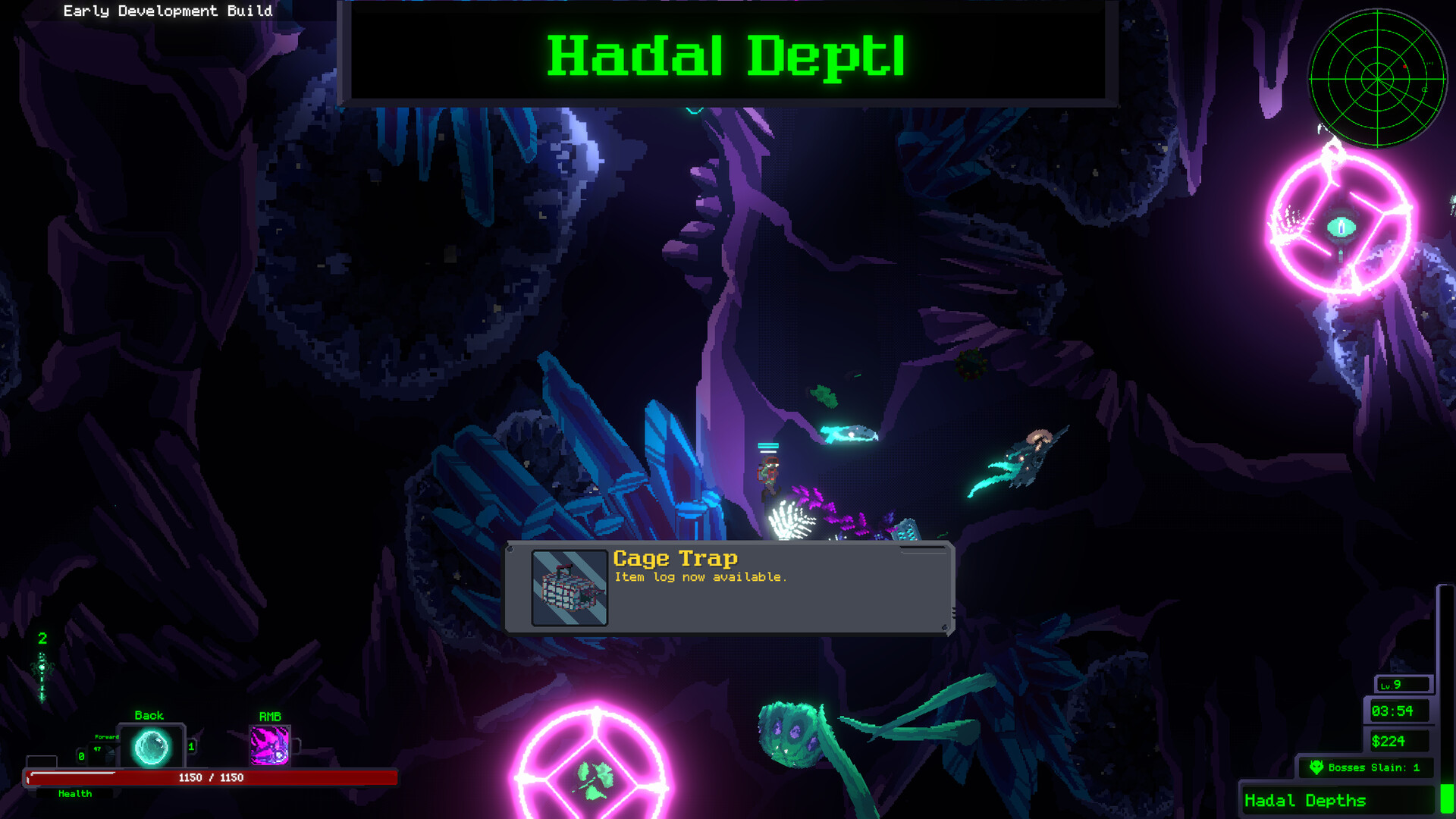Click the boss skull icon beside Bosses Slain
1456x819 pixels.
[1317, 767]
